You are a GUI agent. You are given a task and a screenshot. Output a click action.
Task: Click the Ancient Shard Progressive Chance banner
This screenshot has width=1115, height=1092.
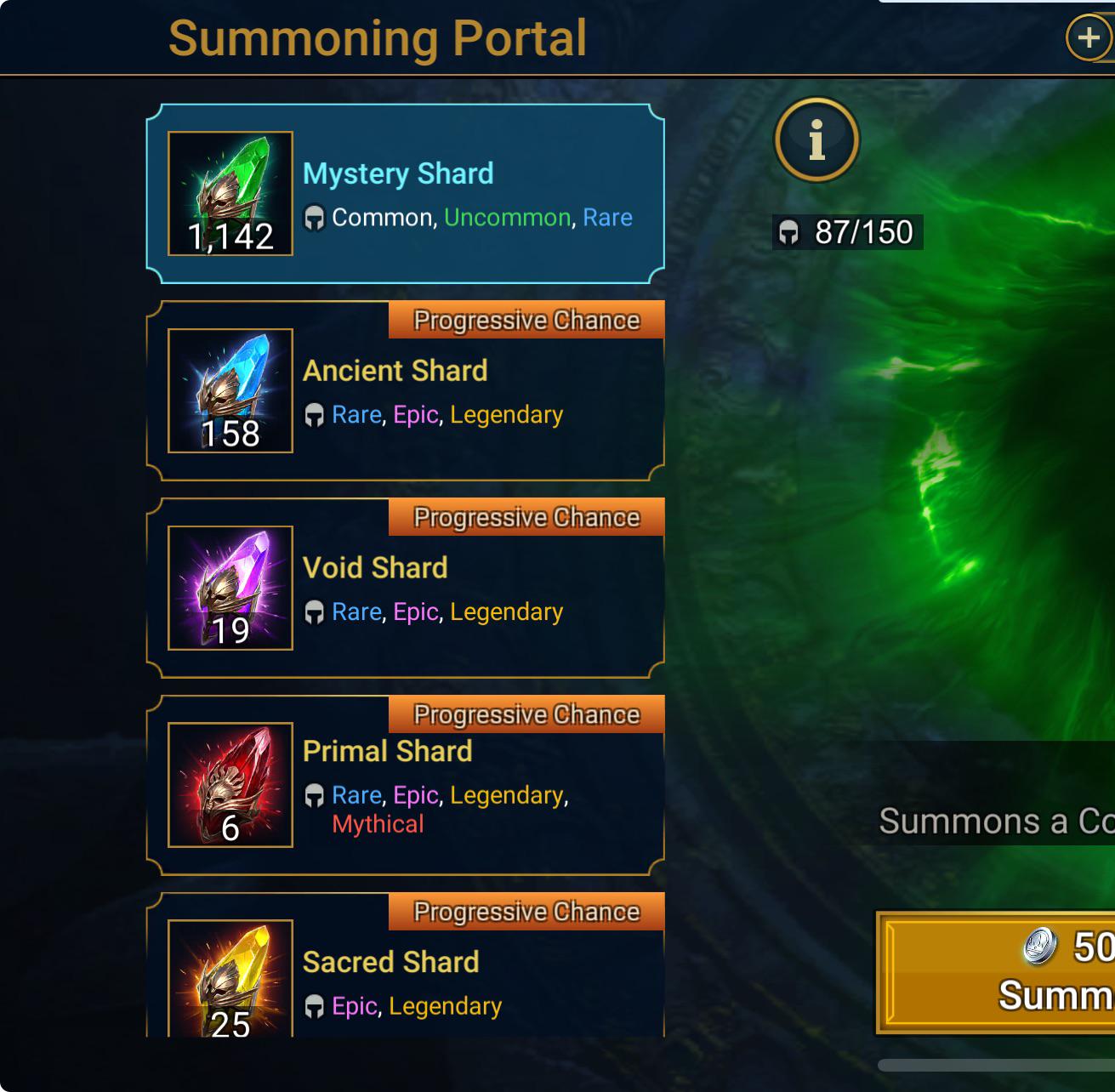(x=525, y=319)
